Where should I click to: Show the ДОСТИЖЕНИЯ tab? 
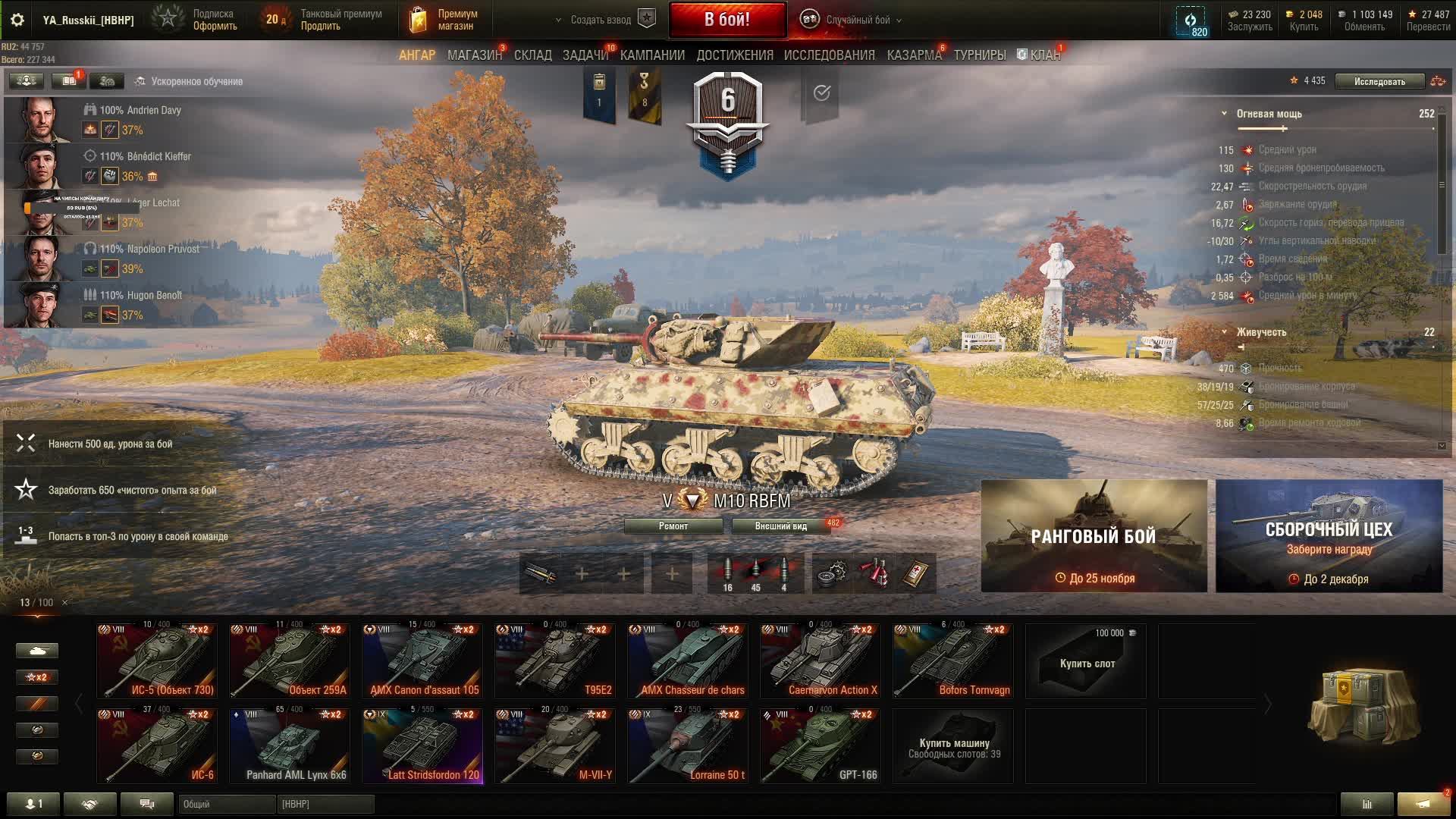pyautogui.click(x=735, y=55)
